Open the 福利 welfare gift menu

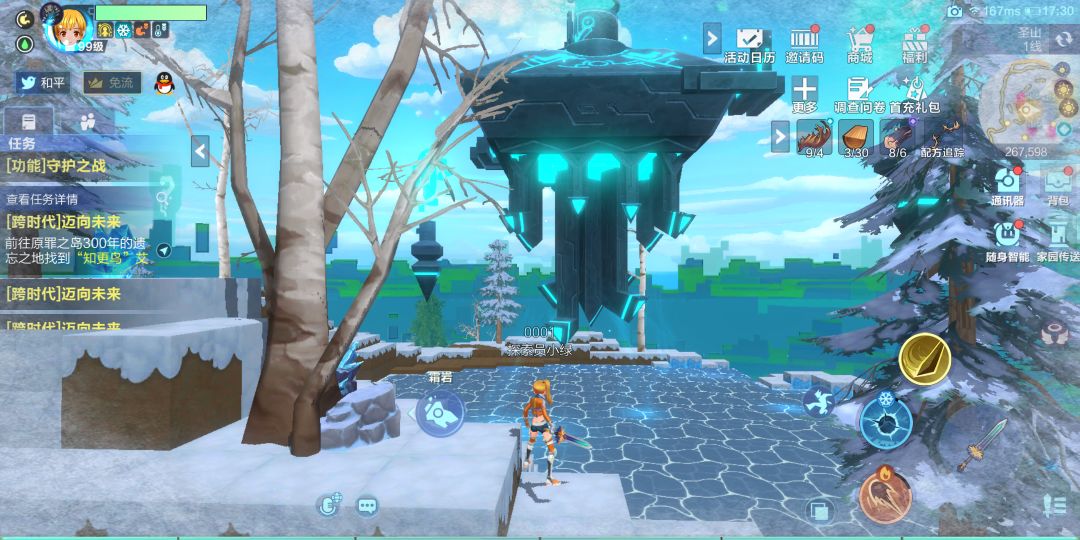914,43
